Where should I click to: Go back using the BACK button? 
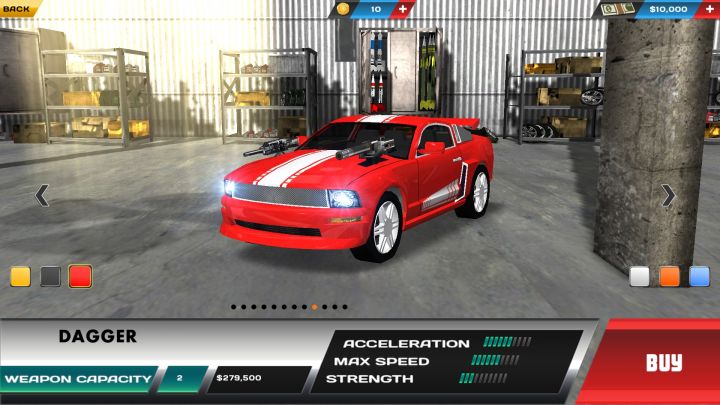[18, 8]
